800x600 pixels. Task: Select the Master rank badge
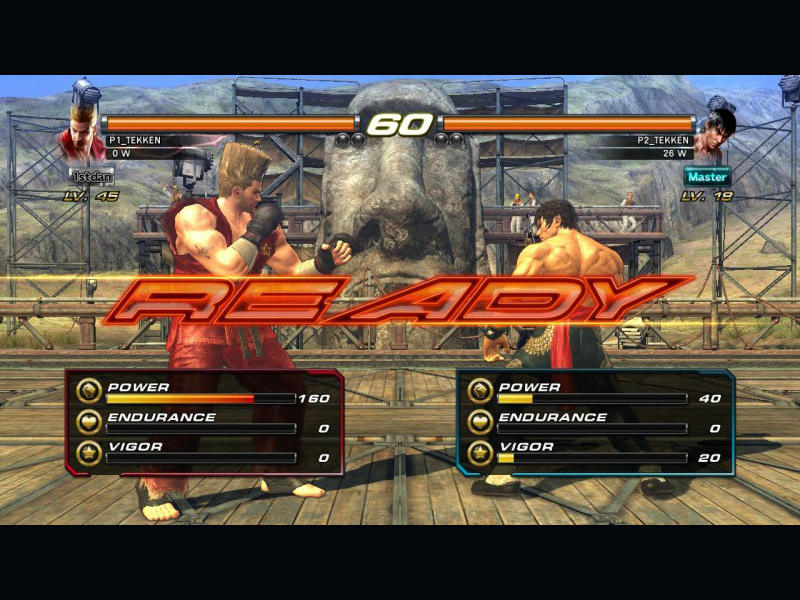[x=707, y=176]
